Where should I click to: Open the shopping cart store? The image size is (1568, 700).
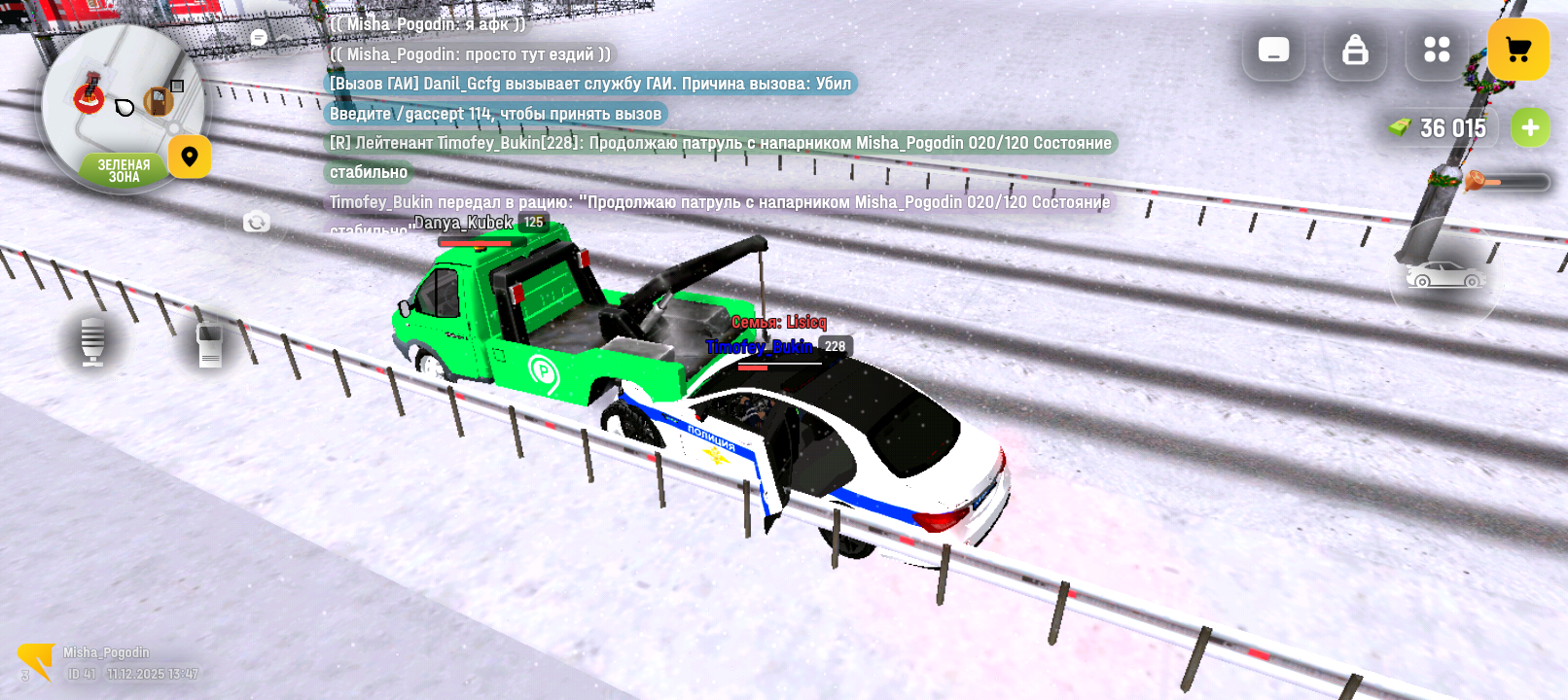coord(1517,50)
